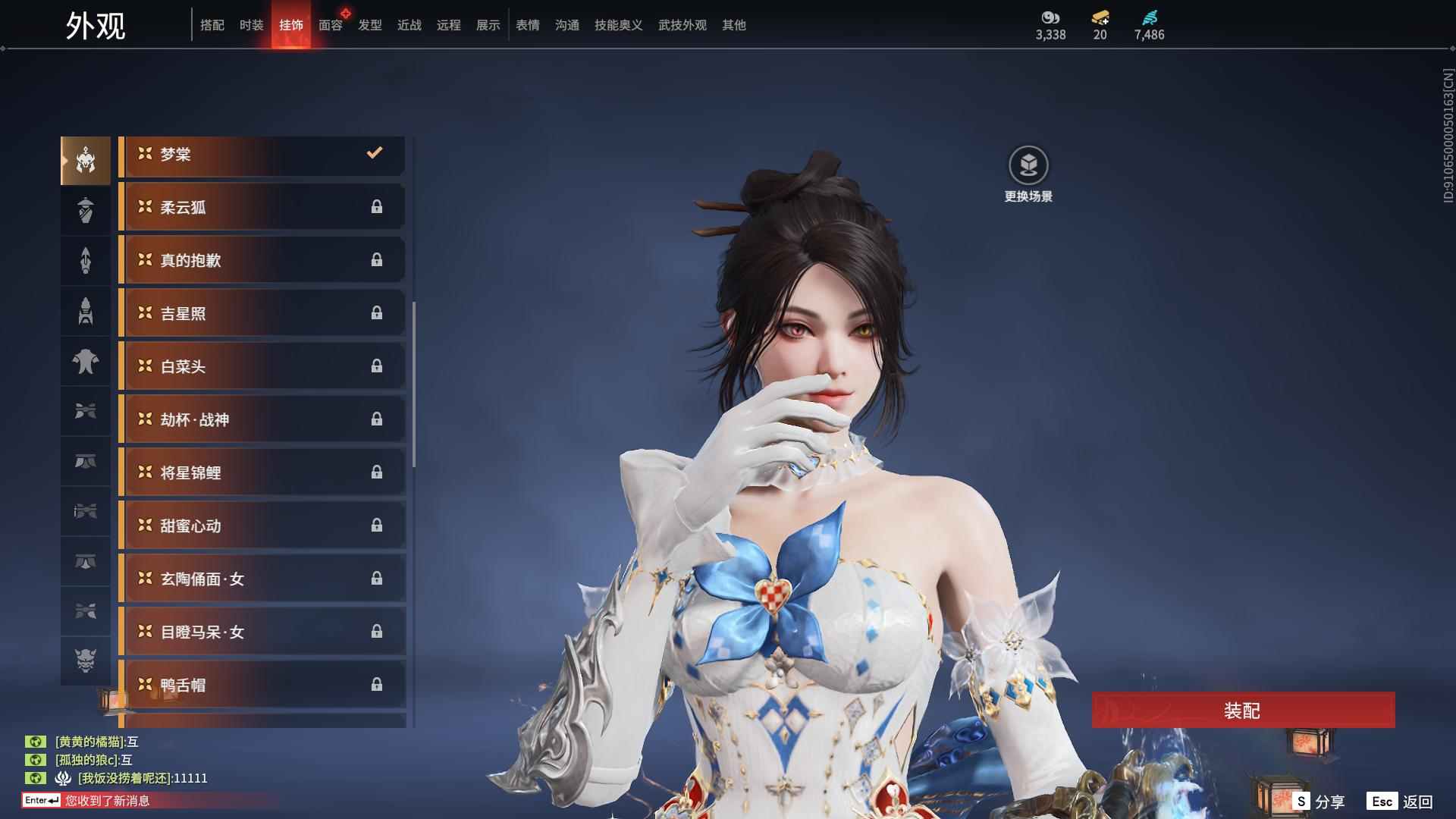Open the 时装 tab
The height and width of the screenshot is (819, 1456).
(x=252, y=25)
